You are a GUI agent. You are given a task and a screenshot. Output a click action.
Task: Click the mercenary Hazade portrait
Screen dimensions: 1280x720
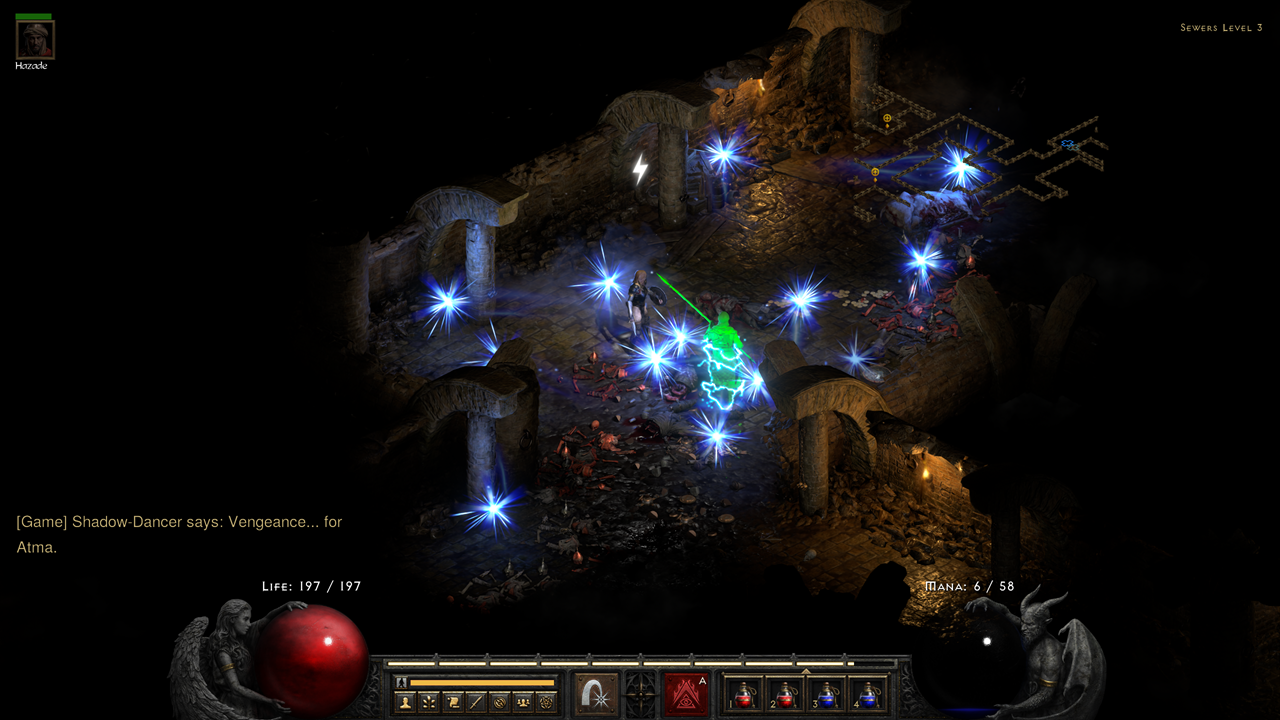34,40
